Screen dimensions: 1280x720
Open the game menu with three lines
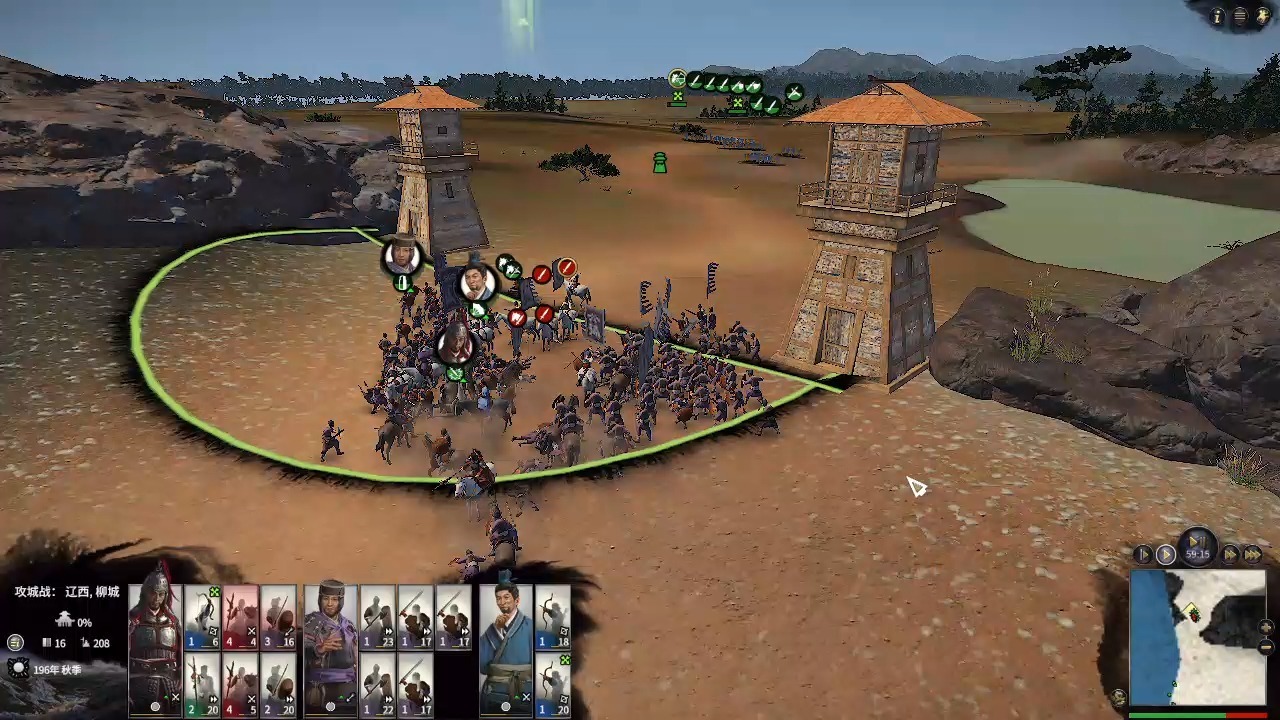[1240, 16]
